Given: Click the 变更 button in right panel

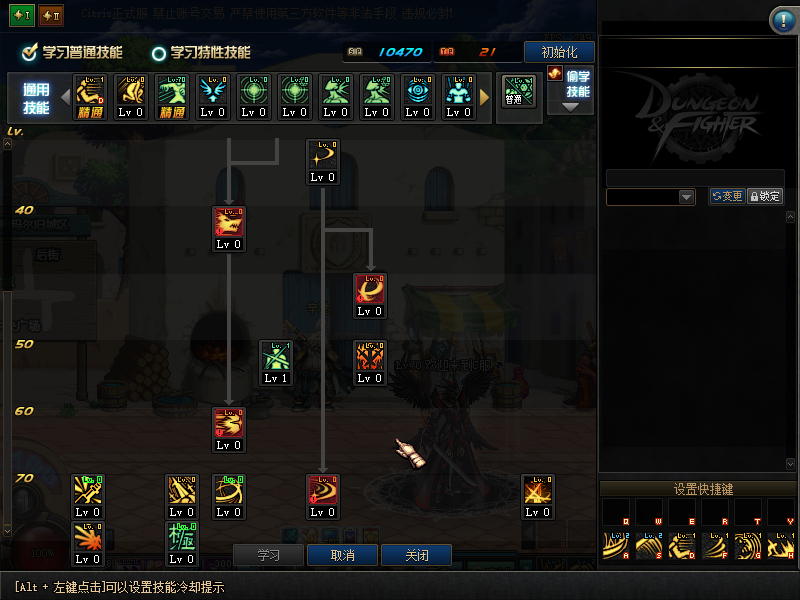Looking at the screenshot, I should click(x=727, y=197).
